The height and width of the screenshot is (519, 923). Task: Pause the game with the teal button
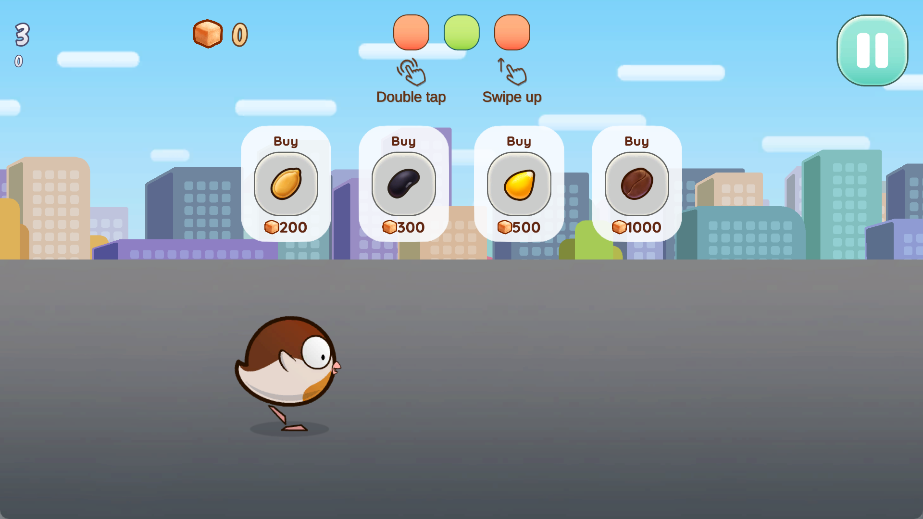pyautogui.click(x=872, y=50)
